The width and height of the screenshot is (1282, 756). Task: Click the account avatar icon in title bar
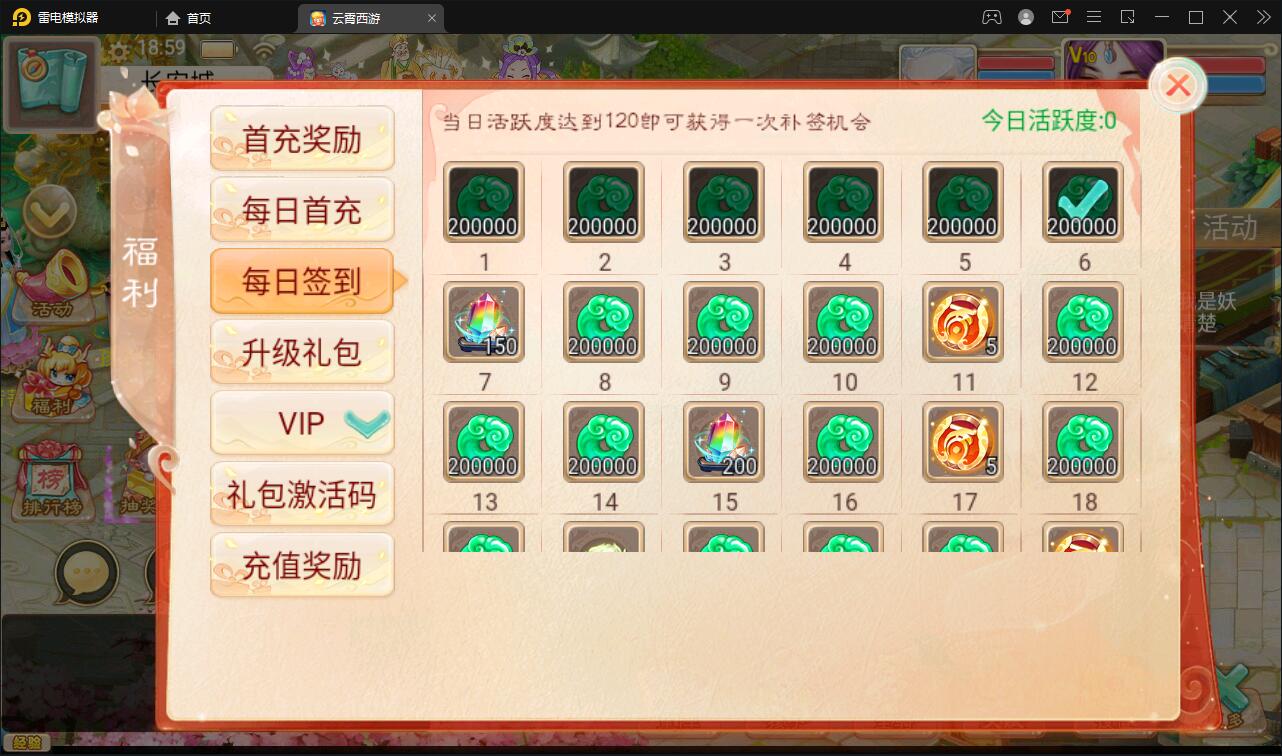click(x=1024, y=17)
